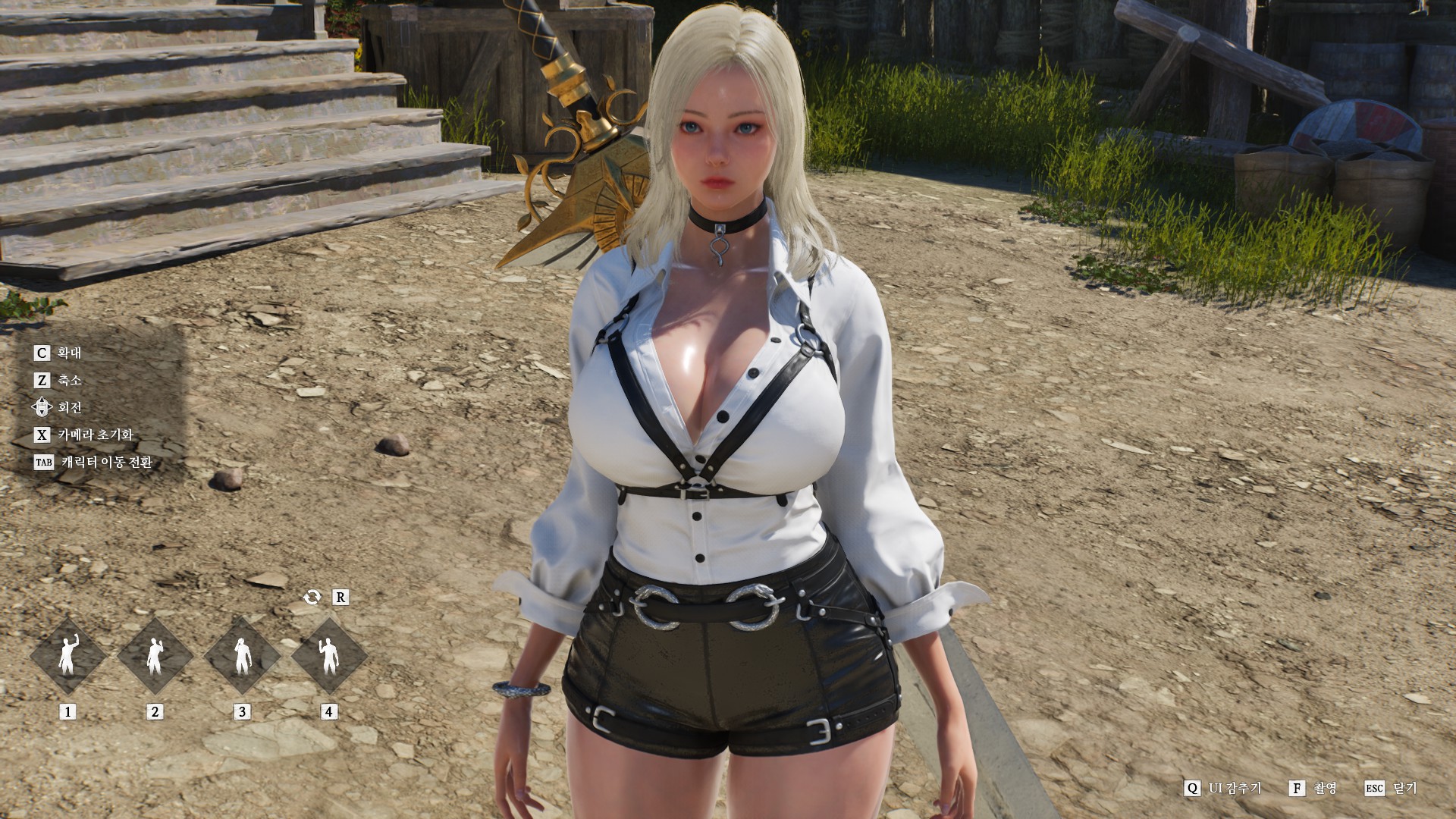Choose pose slot number 2
Screen dimensions: 1456x819
coord(155,656)
